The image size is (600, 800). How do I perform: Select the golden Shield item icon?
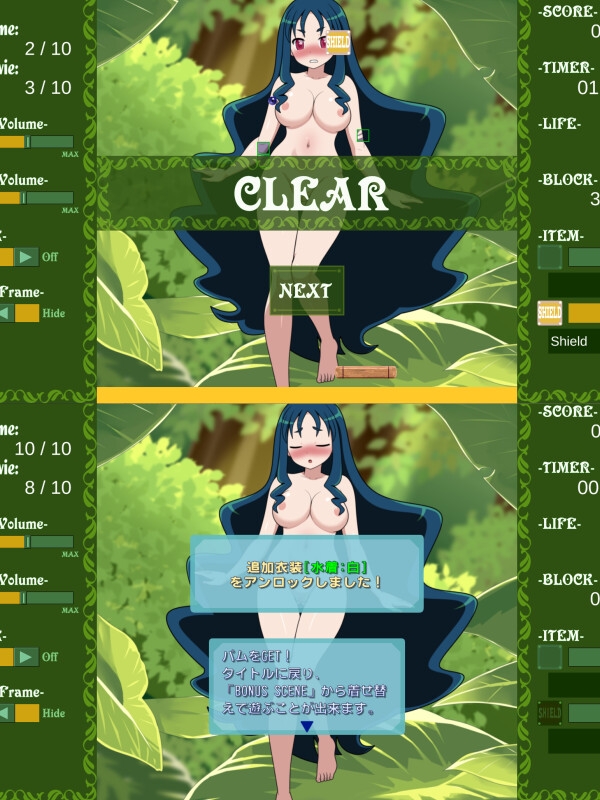(550, 313)
